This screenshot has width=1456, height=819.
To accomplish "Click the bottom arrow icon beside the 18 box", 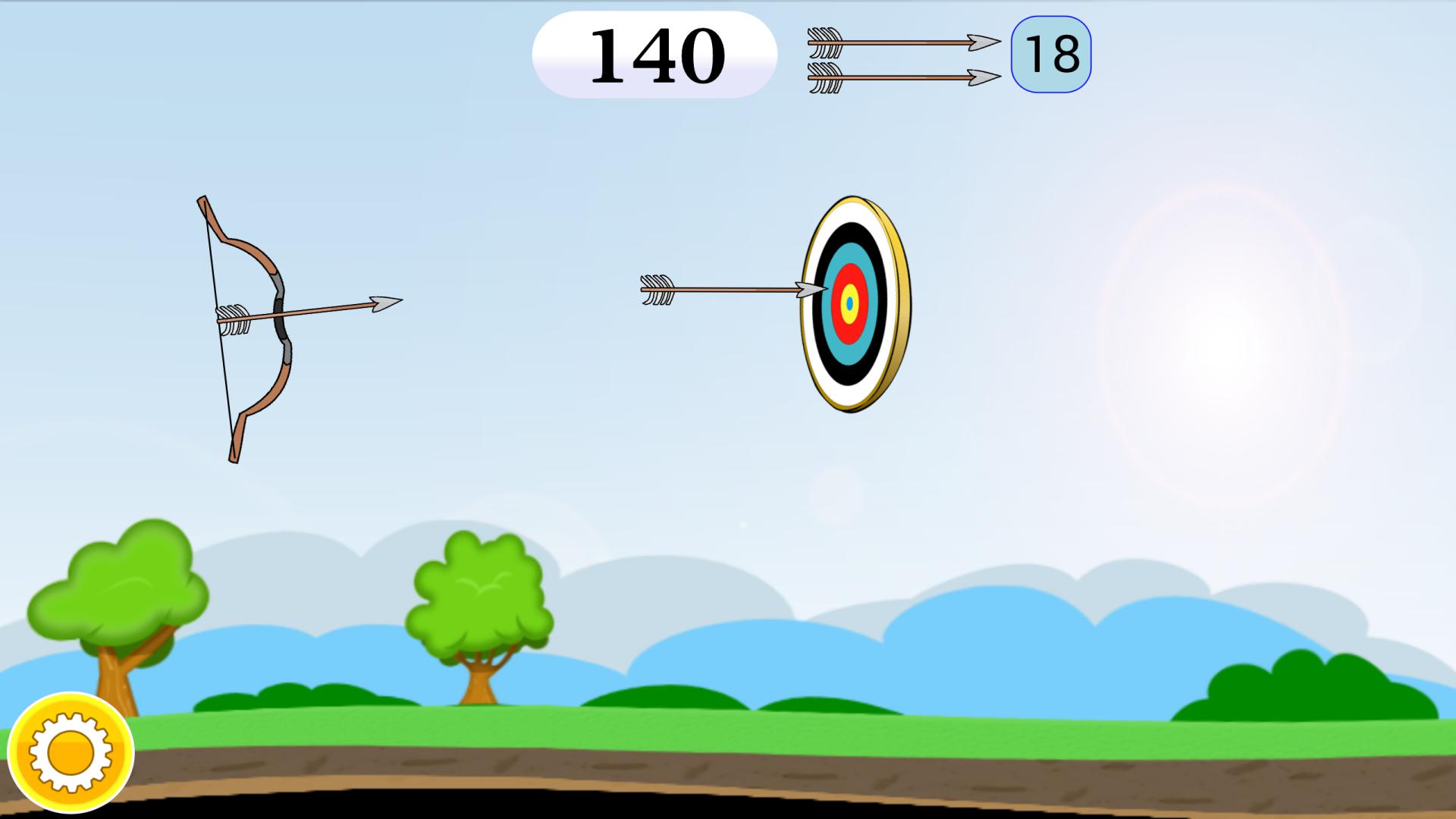I will click(902, 77).
